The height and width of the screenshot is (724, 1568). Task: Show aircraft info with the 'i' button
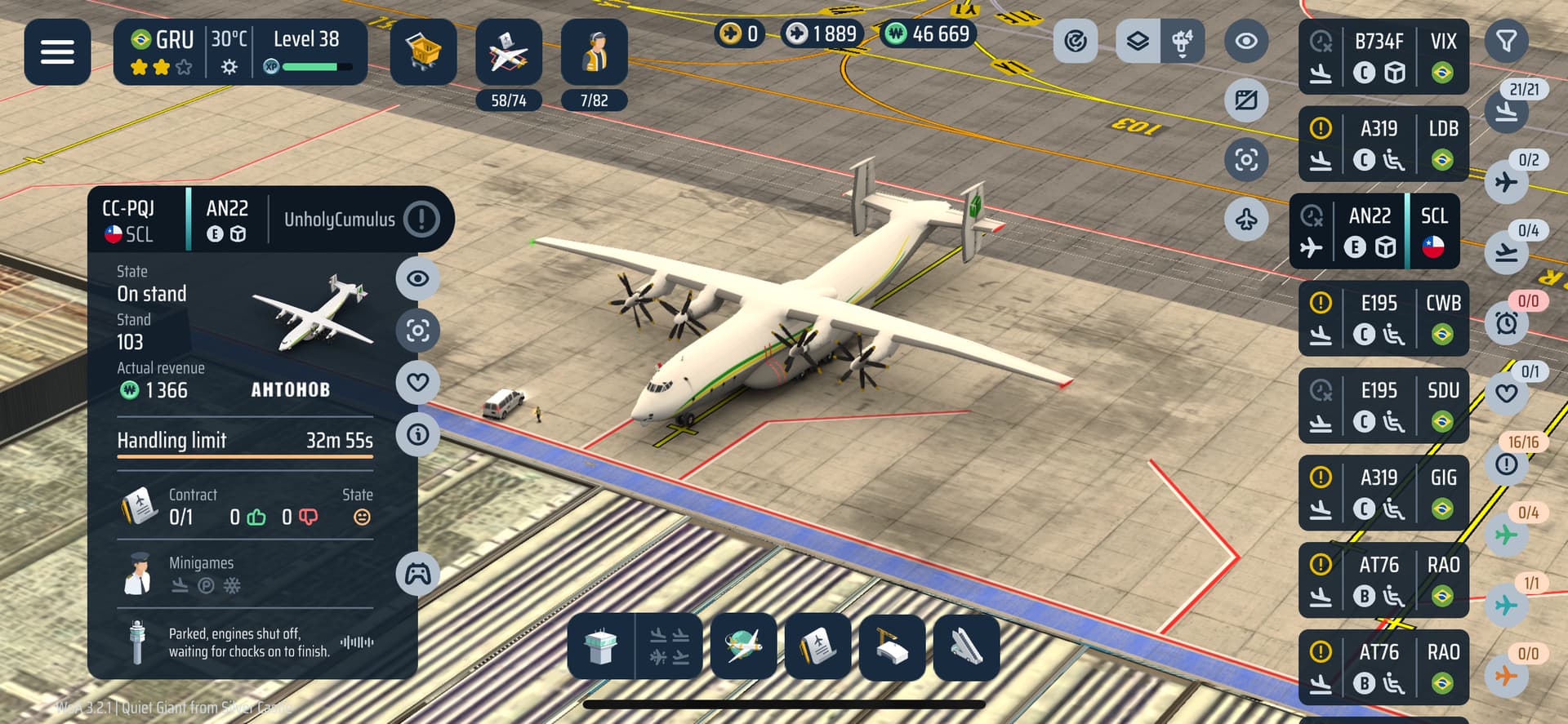pos(417,434)
